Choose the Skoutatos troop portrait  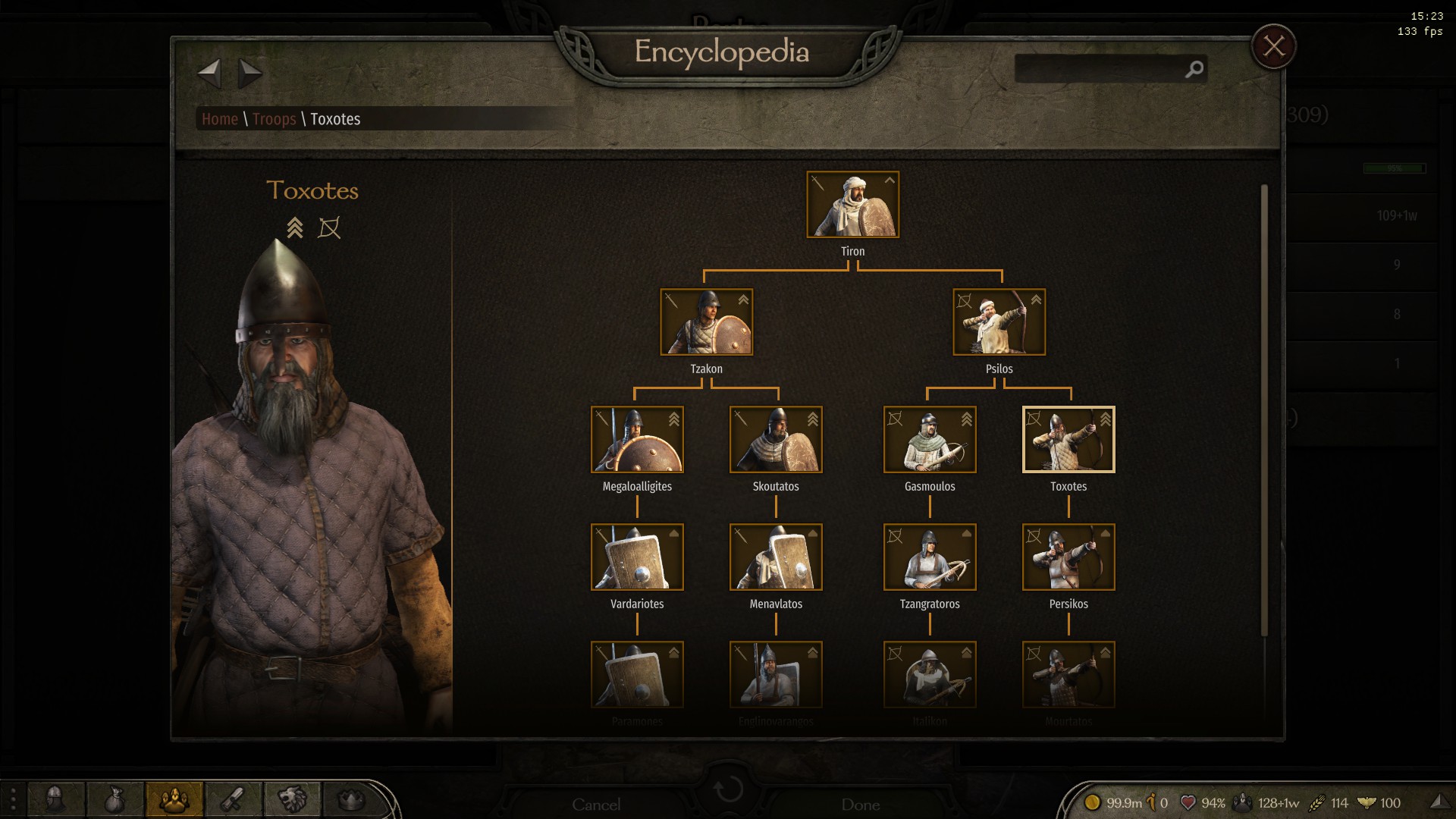(776, 440)
